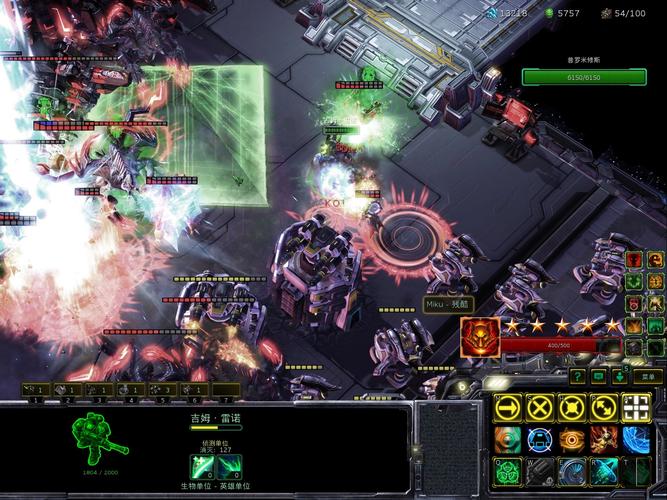
Task: Use the fiery warrior ability icon
Action: 604,439
